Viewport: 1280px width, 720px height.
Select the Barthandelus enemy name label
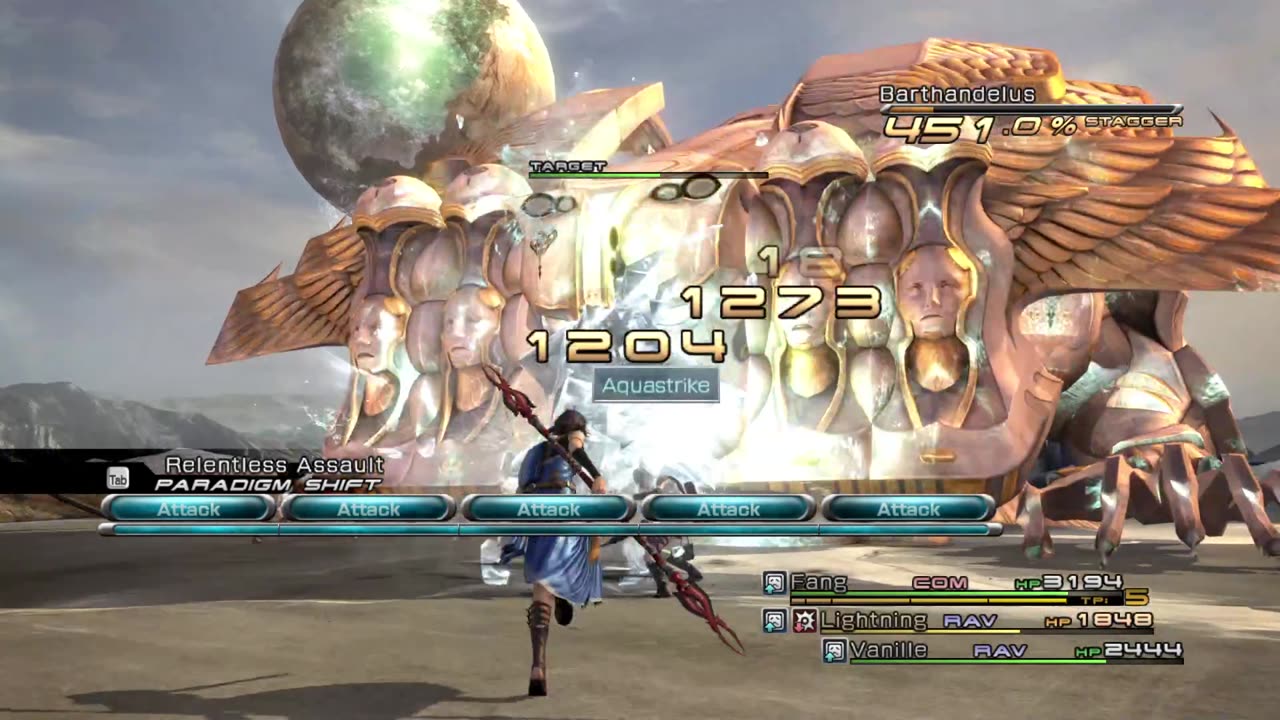943,94
